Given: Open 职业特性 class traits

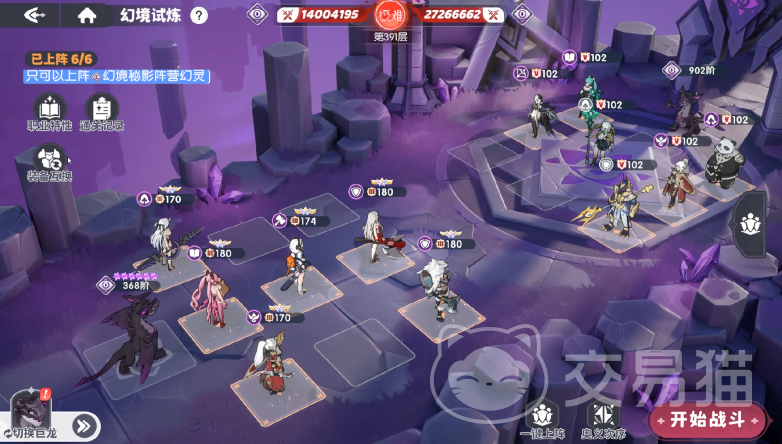Looking at the screenshot, I should 48,112.
